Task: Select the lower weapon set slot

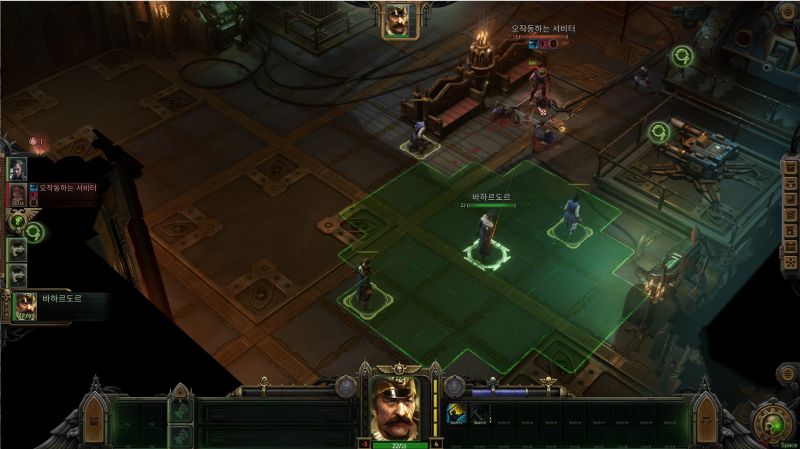Action: click(x=181, y=435)
